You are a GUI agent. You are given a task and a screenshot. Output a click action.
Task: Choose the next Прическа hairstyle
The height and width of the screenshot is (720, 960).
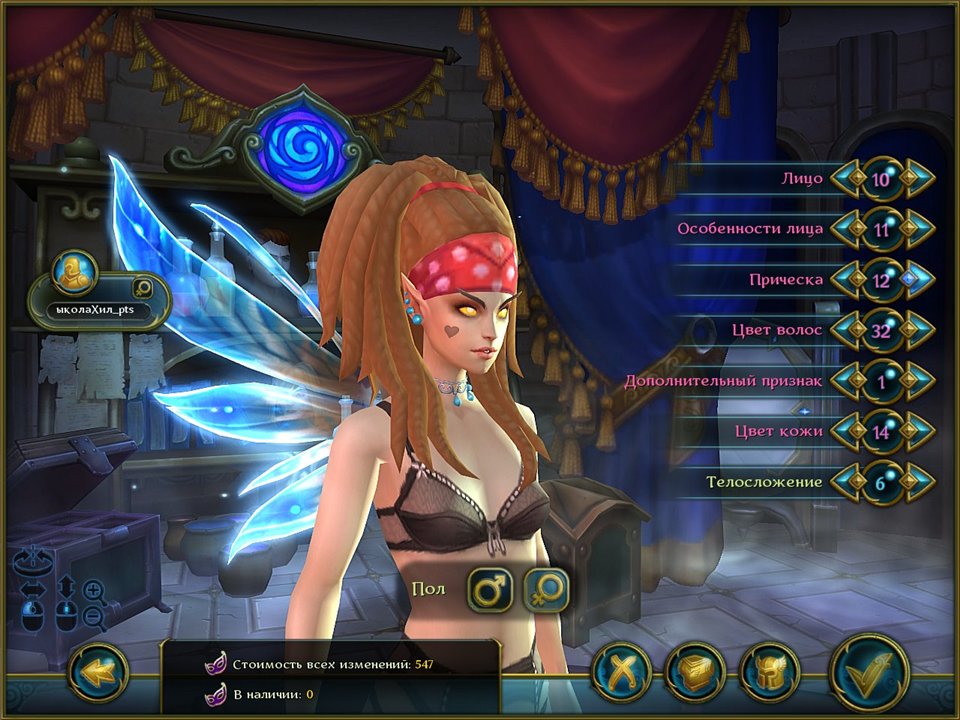(x=915, y=280)
